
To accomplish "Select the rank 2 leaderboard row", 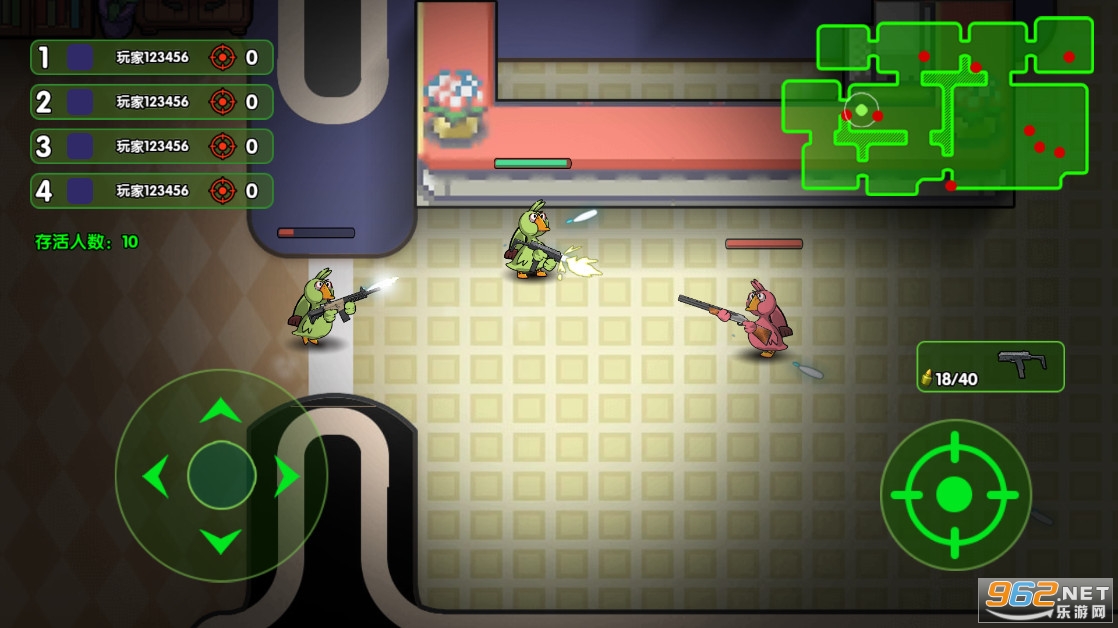I will pyautogui.click(x=152, y=101).
